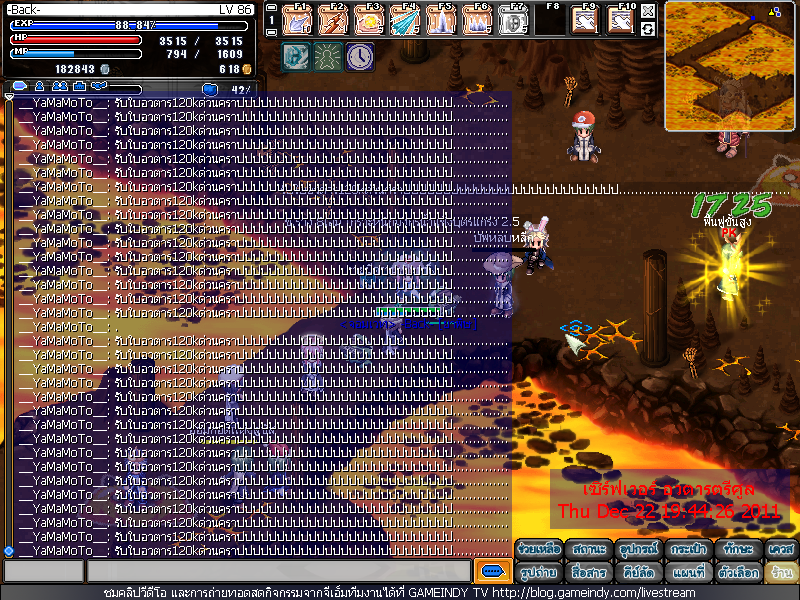Viewport: 800px width, 600px height.
Task: Use the F1 hotbar skill
Action: tap(298, 20)
